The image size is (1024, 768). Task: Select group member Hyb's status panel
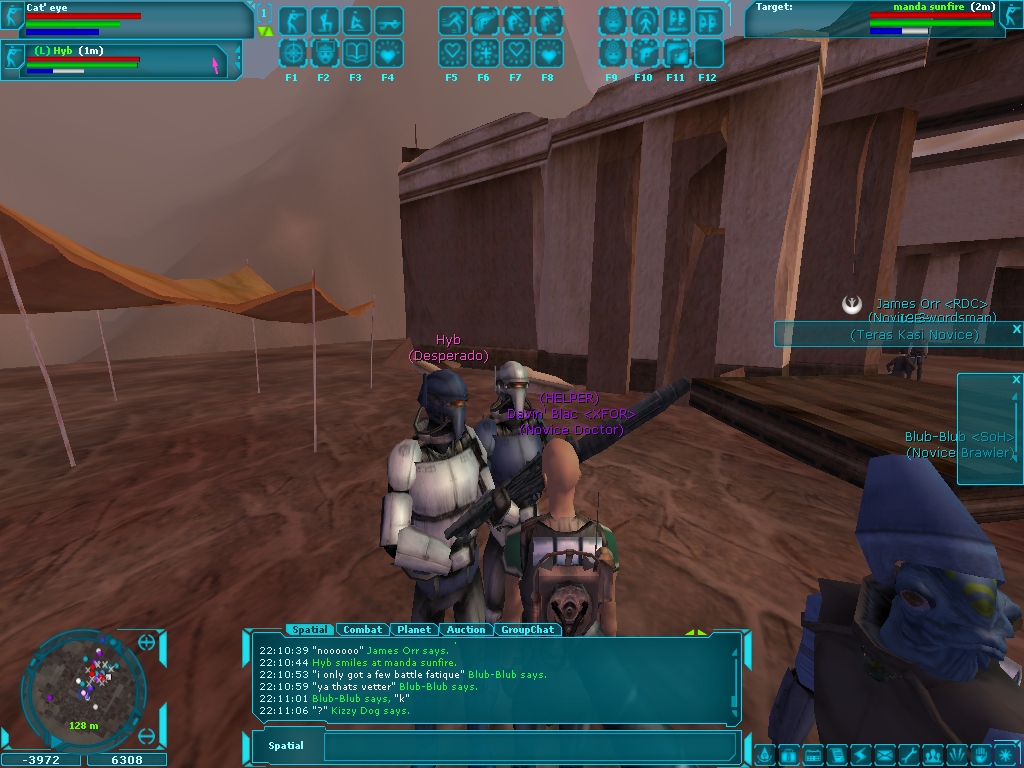tap(120, 60)
